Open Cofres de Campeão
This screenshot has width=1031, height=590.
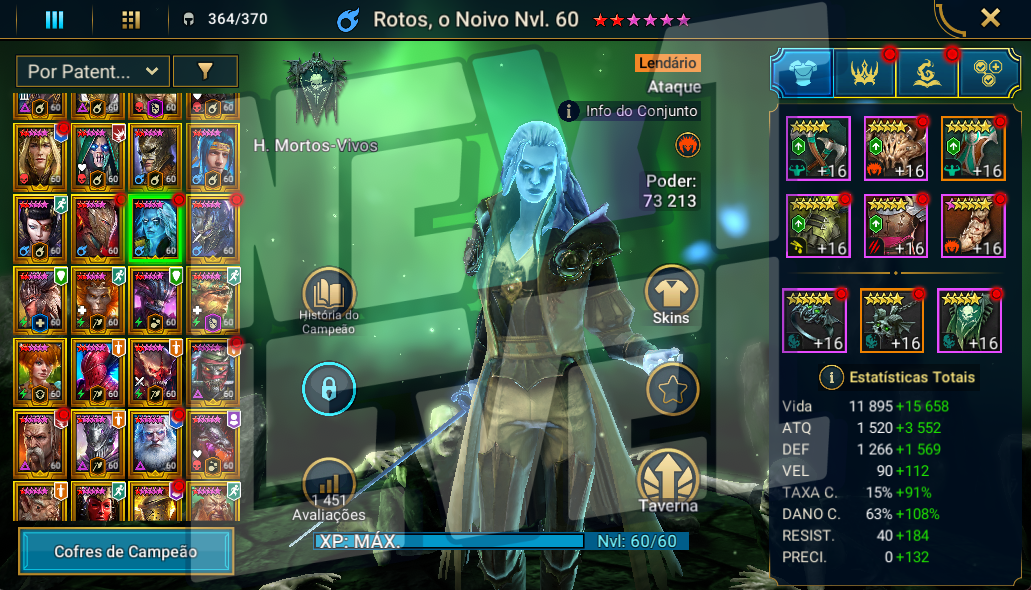tap(125, 551)
